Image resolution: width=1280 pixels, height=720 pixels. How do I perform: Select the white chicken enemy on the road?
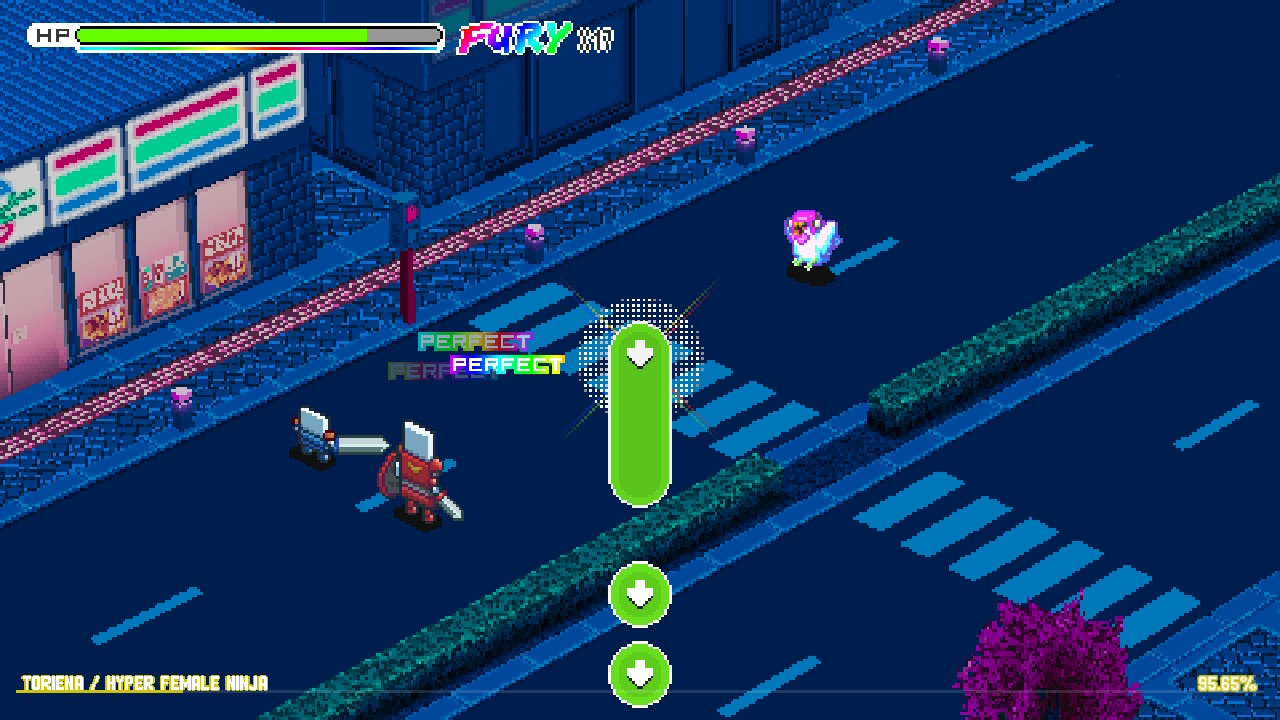coord(810,240)
